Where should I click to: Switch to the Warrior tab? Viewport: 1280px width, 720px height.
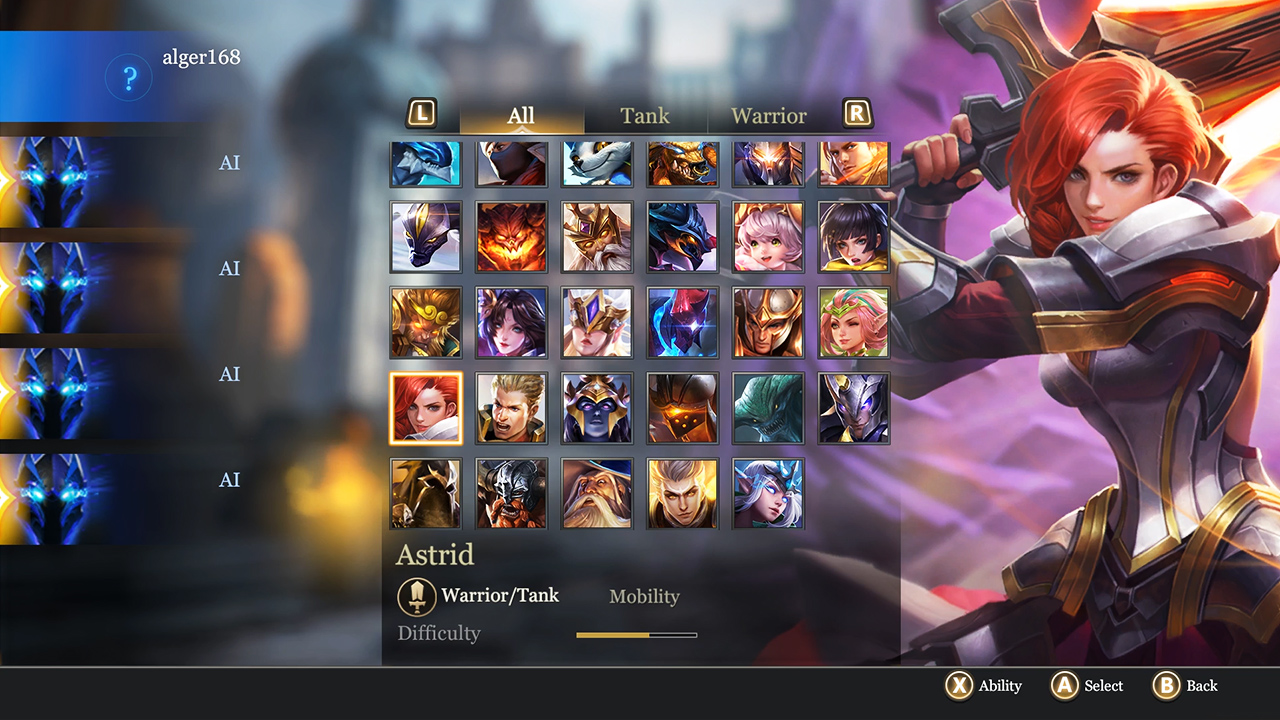point(769,115)
